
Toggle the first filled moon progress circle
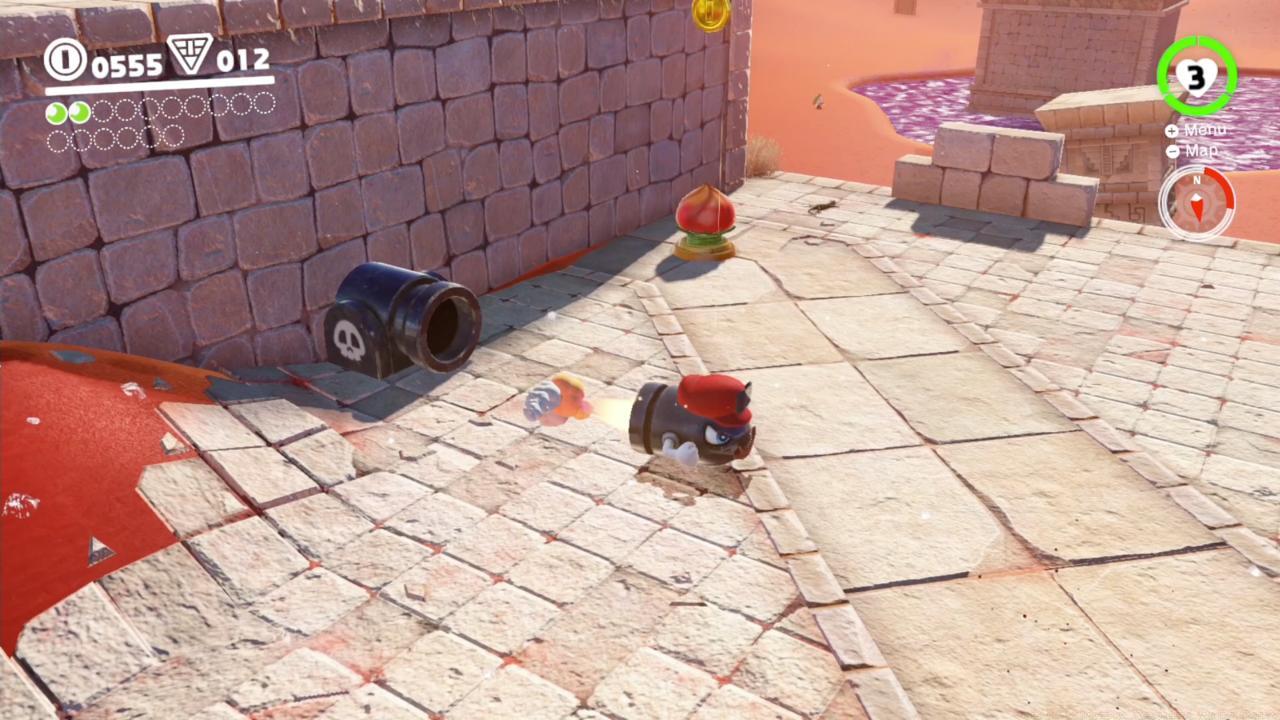tap(55, 112)
